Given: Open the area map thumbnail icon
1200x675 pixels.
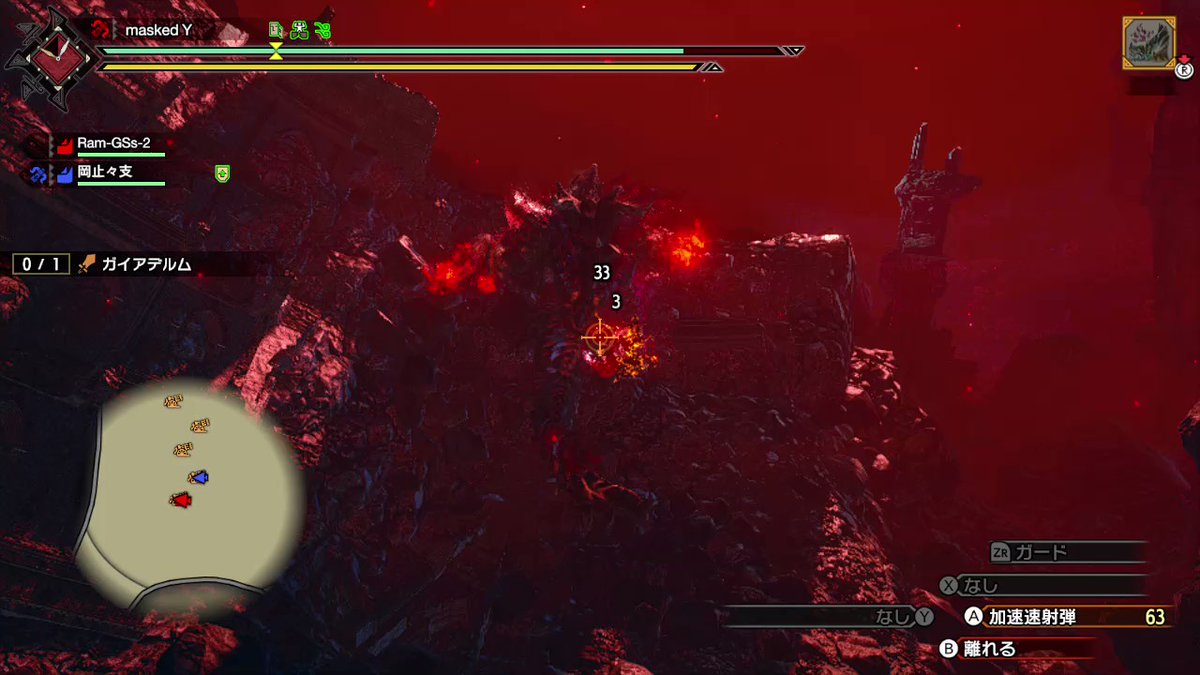Looking at the screenshot, I should click(x=1148, y=43).
